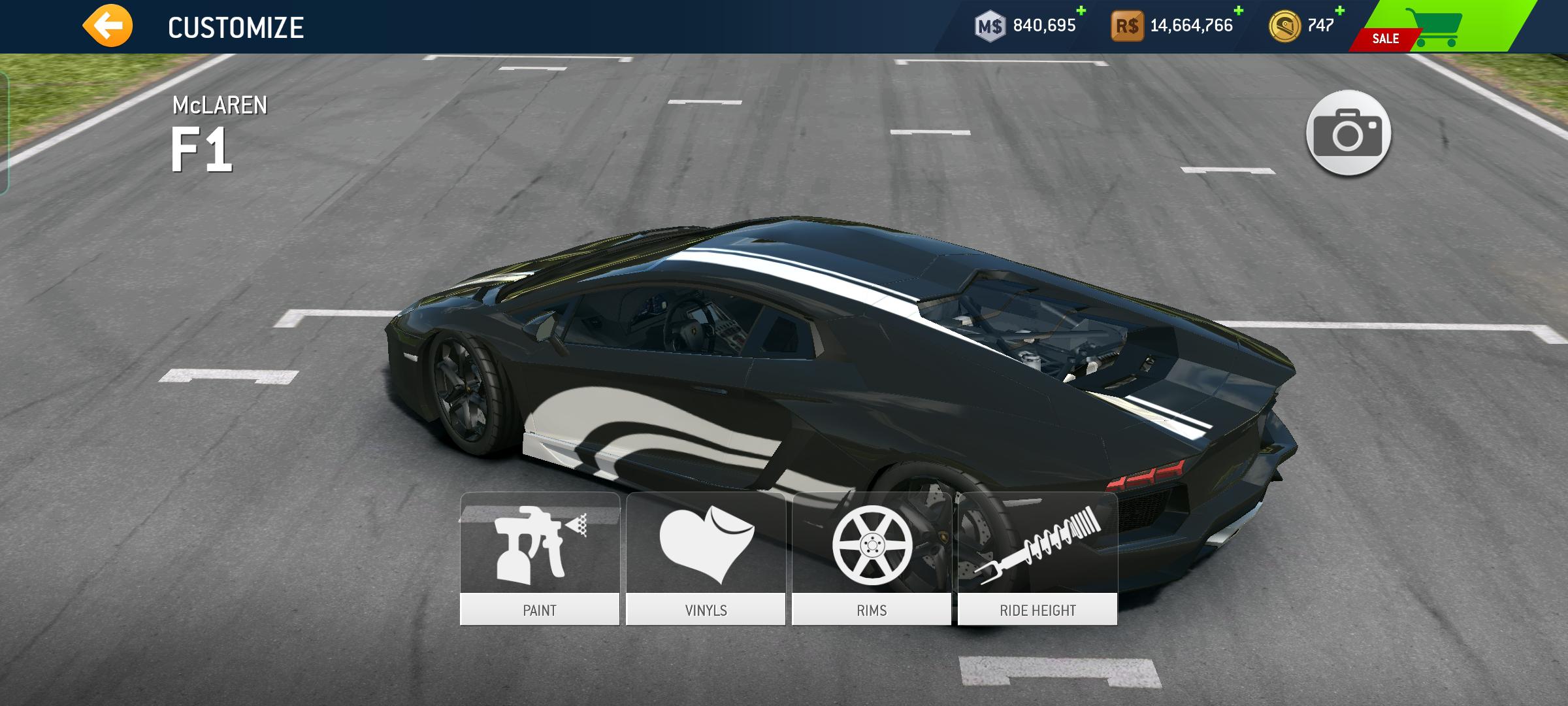
Task: Adjust Ride Height option
Action: click(x=1037, y=559)
